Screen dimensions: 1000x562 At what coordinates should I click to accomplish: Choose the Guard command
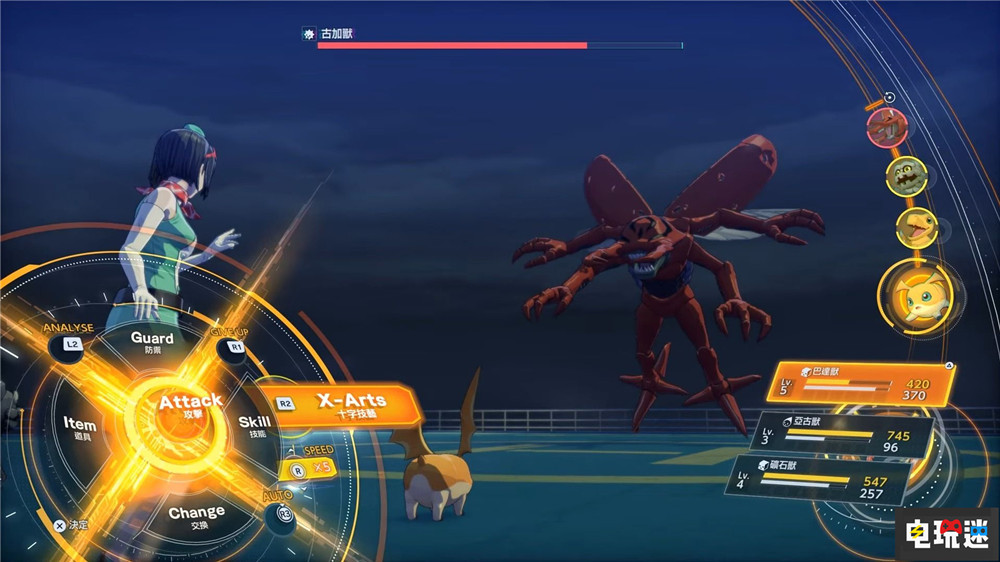[152, 342]
